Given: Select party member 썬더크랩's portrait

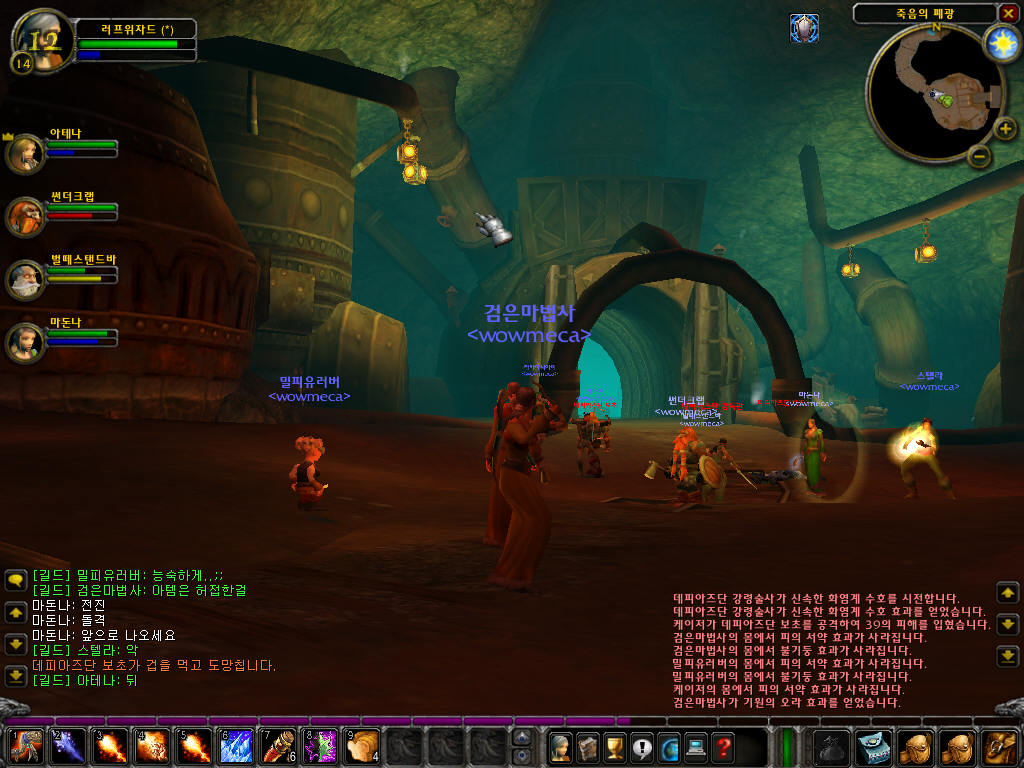Looking at the screenshot, I should tap(25, 215).
